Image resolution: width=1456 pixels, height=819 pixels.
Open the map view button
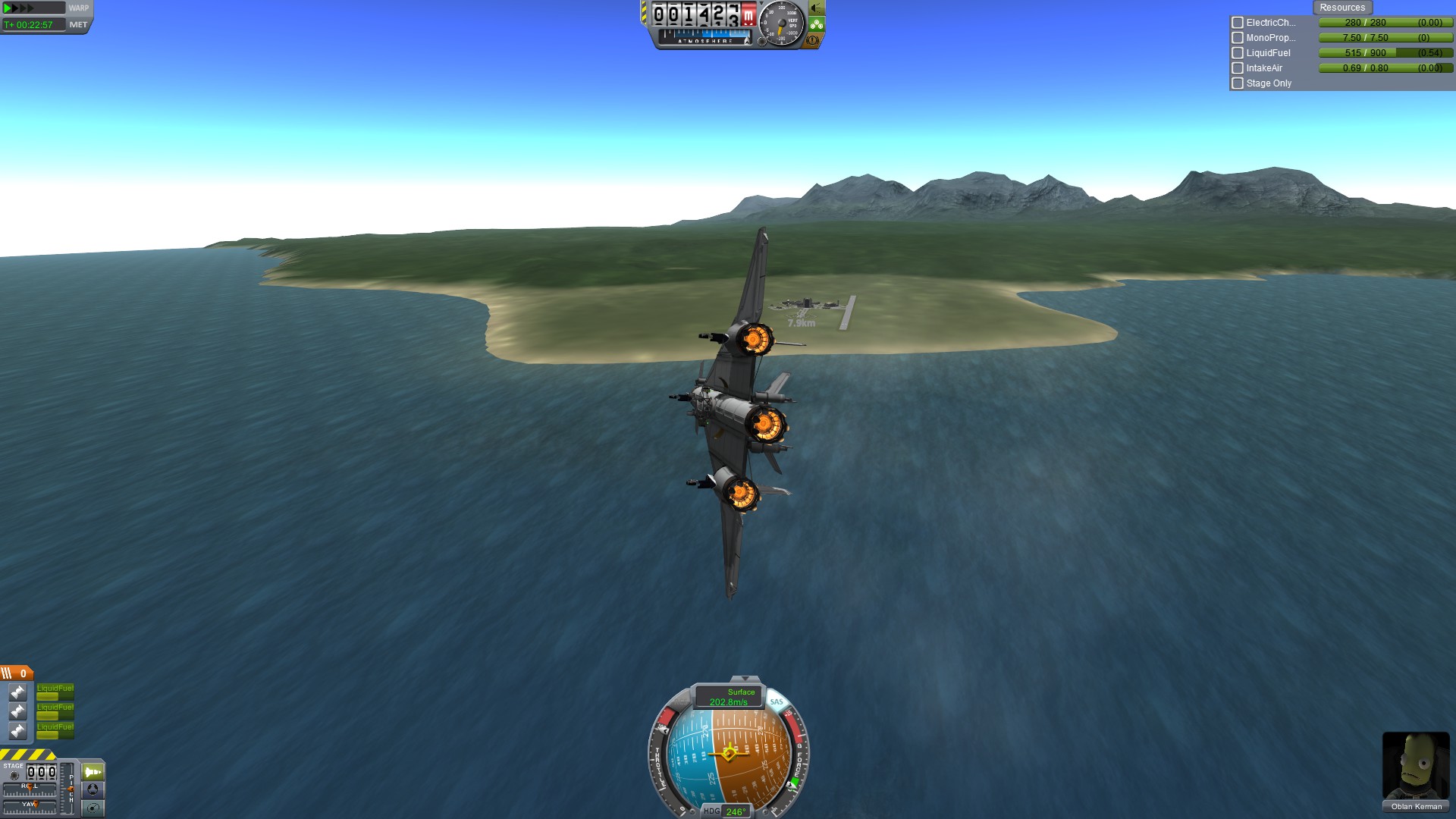point(93,808)
